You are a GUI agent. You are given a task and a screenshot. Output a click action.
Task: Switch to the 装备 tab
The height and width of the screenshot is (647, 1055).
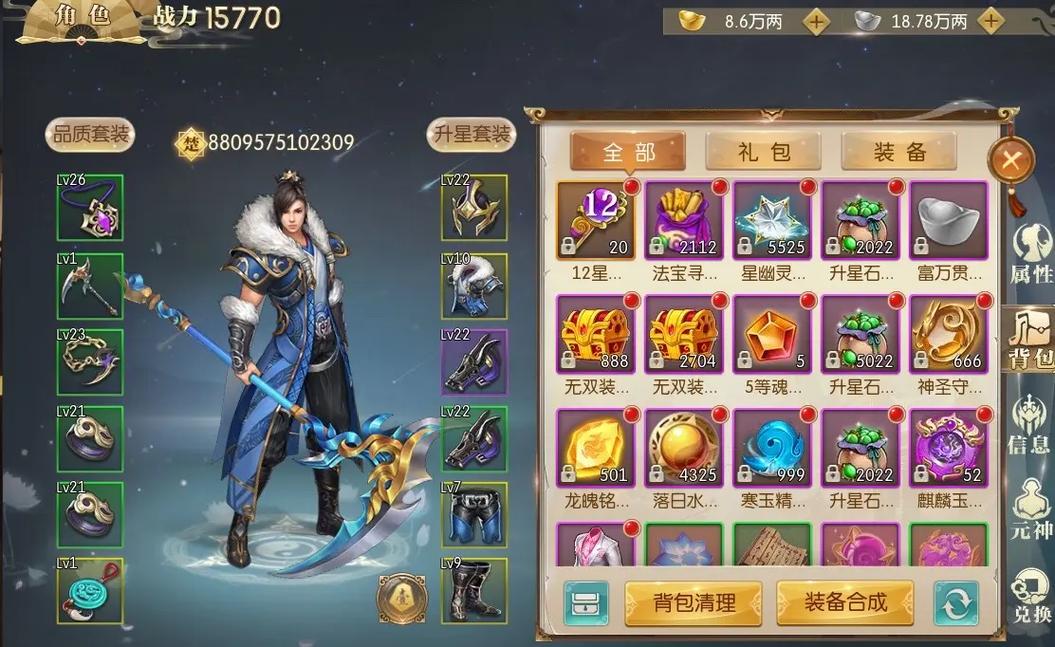click(x=899, y=152)
